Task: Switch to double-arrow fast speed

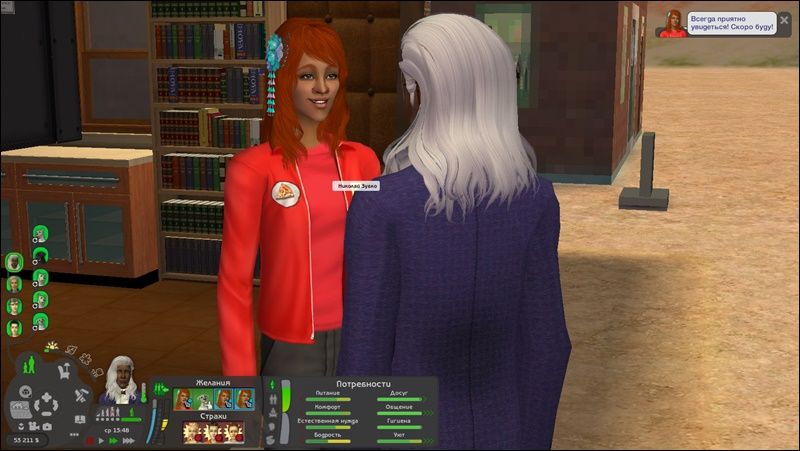Action: click(113, 438)
